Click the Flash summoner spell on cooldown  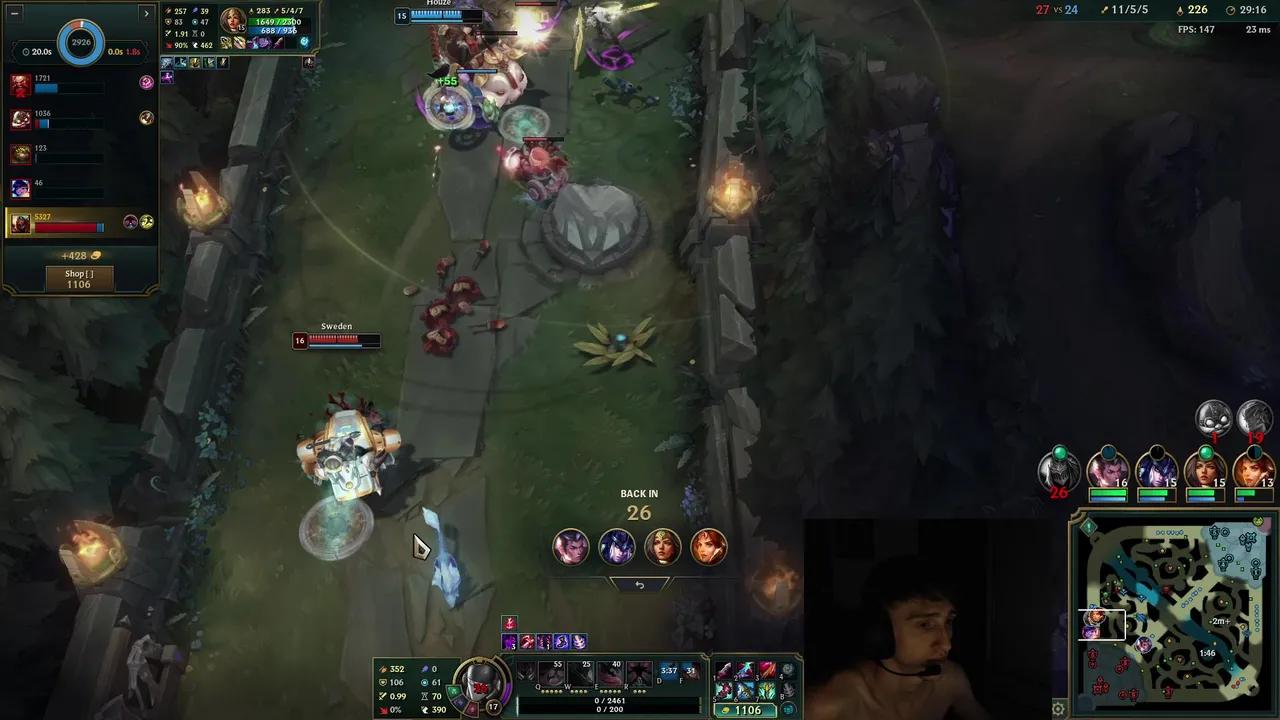tap(670, 670)
